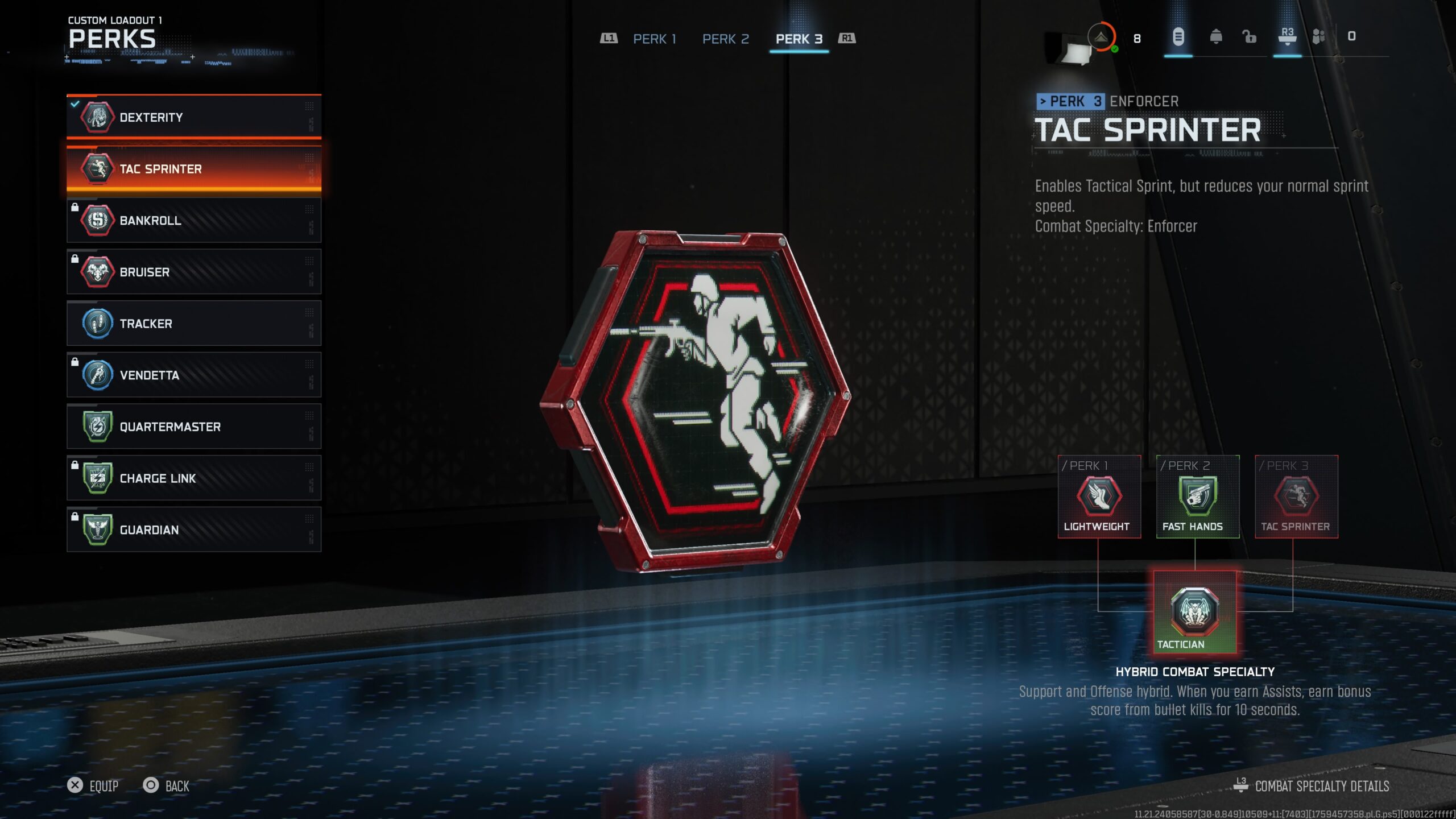Open the Perk 3 tab
The width and height of the screenshot is (1456, 819).
tap(799, 39)
